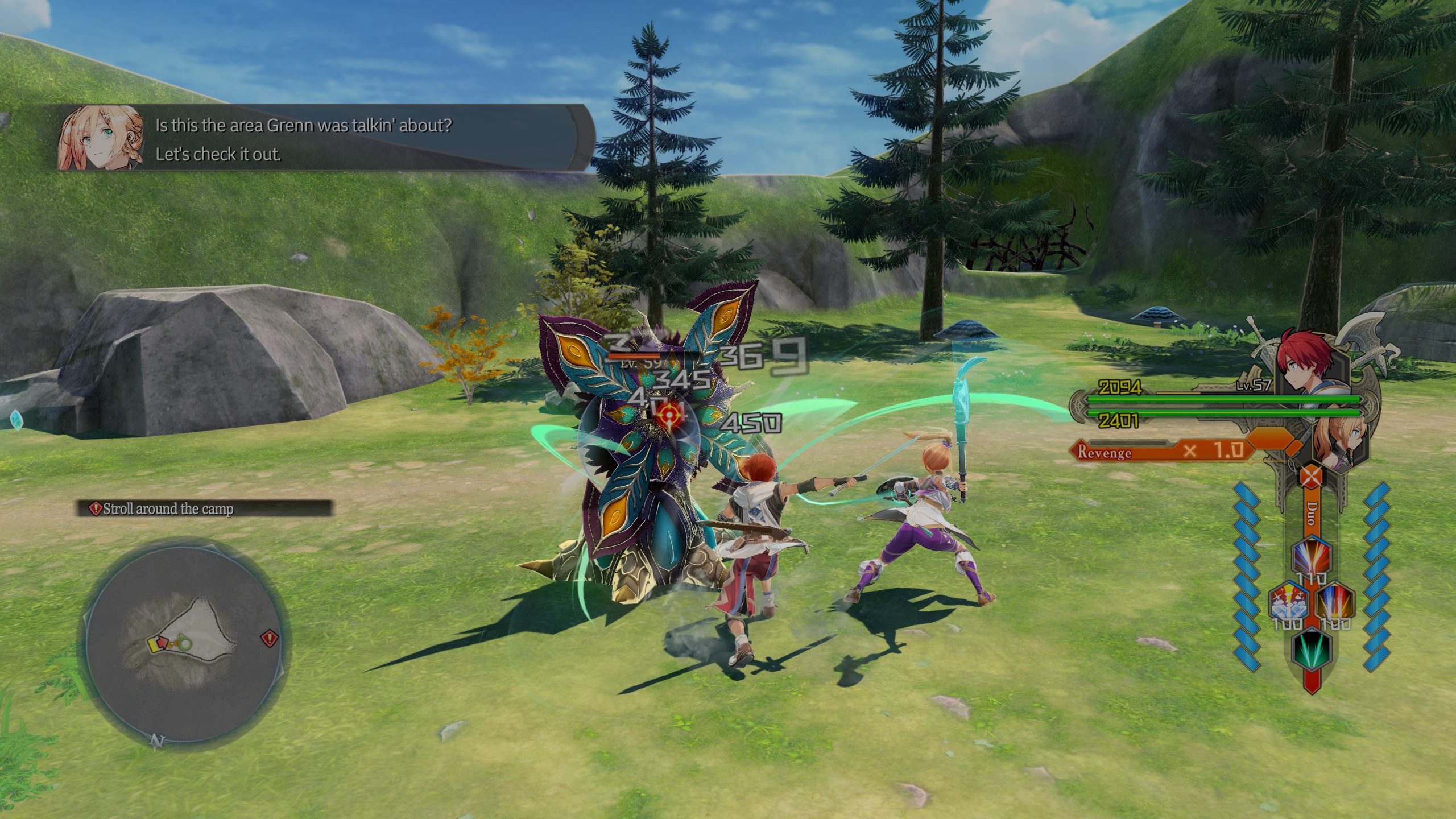The width and height of the screenshot is (1456, 819).
Task: Select the "Stroll around the camp" objective
Action: point(204,508)
